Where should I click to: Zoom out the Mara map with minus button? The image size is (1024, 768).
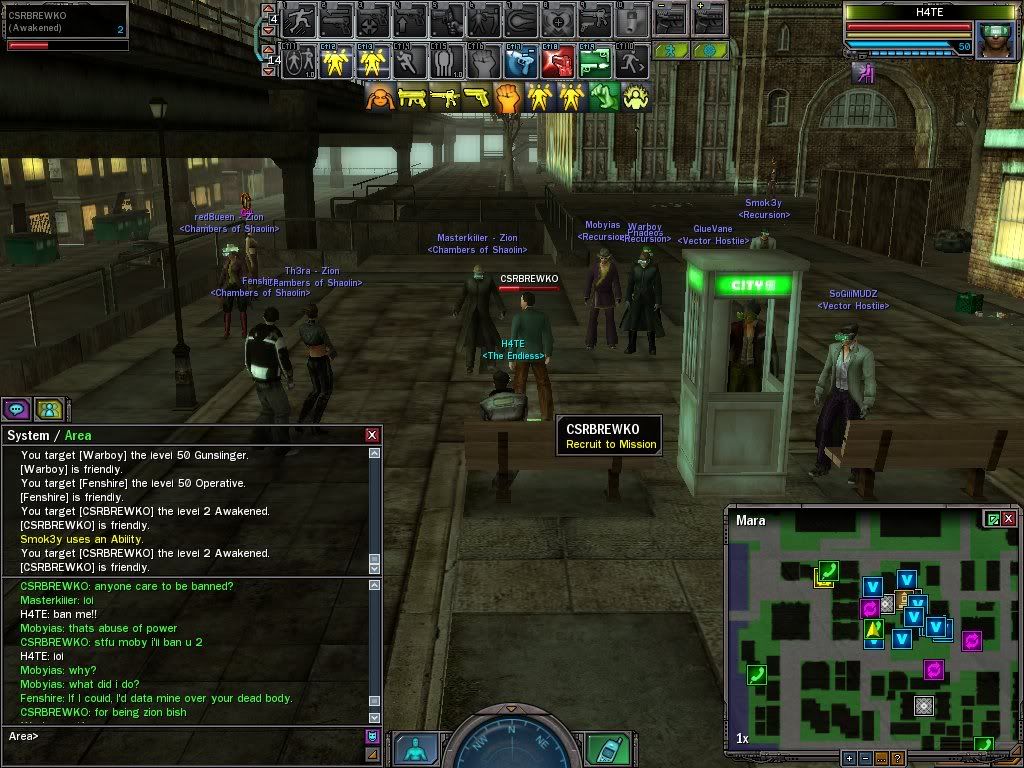click(x=865, y=758)
